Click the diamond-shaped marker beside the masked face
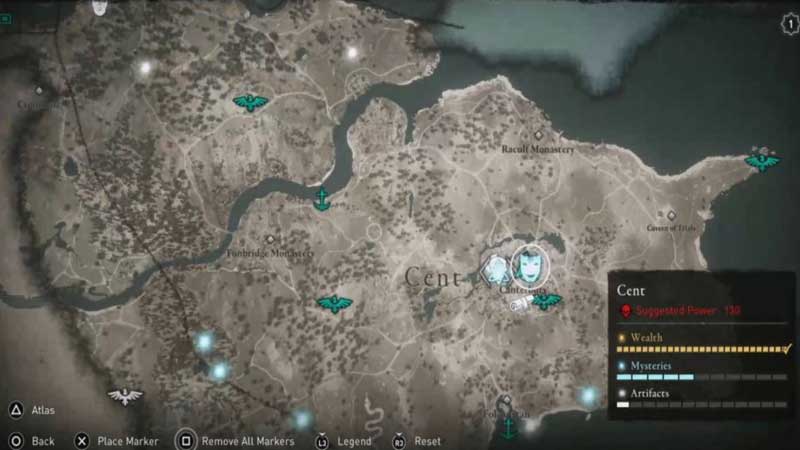This screenshot has width=800, height=450. (x=495, y=270)
